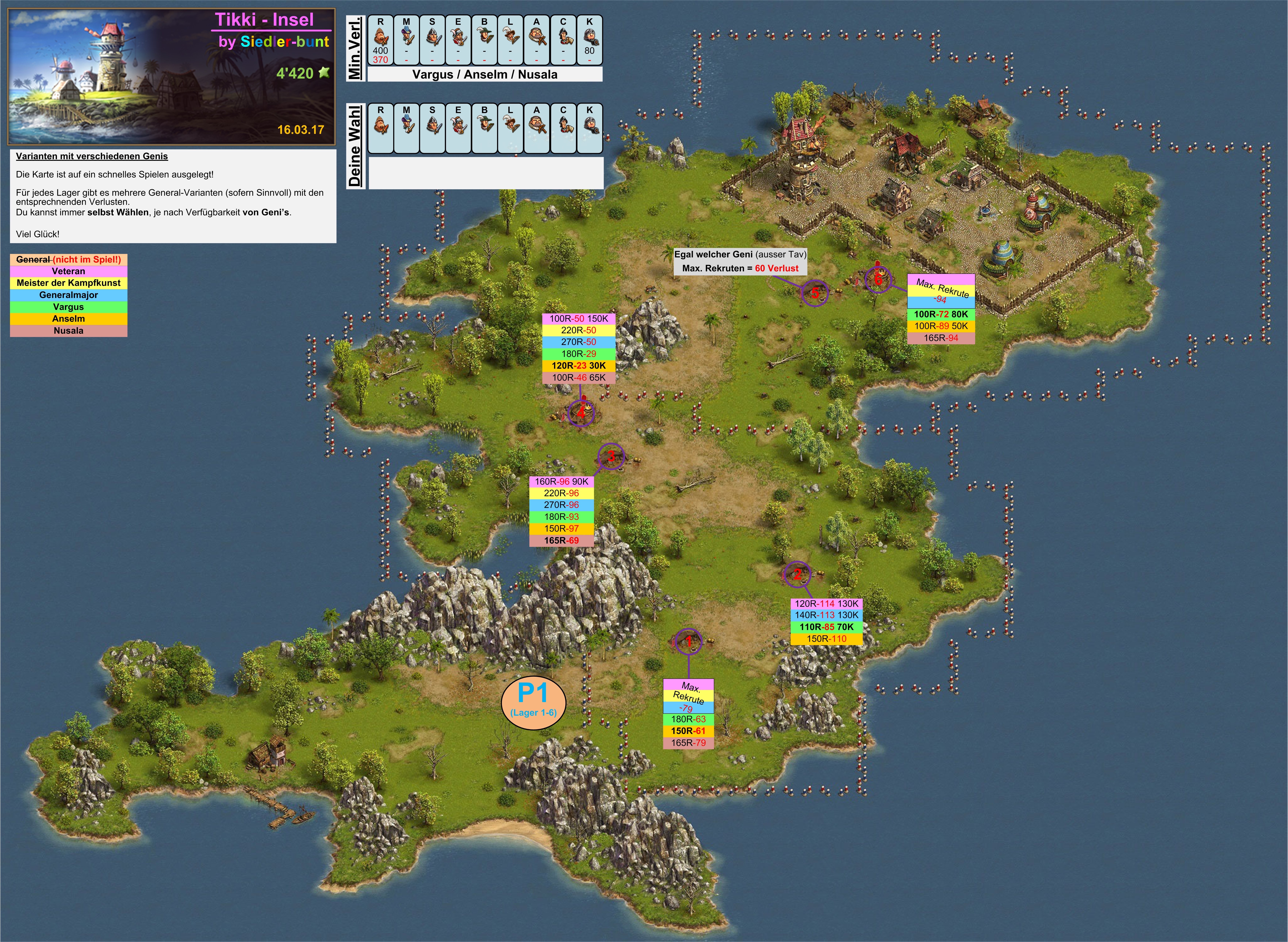Click the Generalmajor legend entry

point(68,295)
